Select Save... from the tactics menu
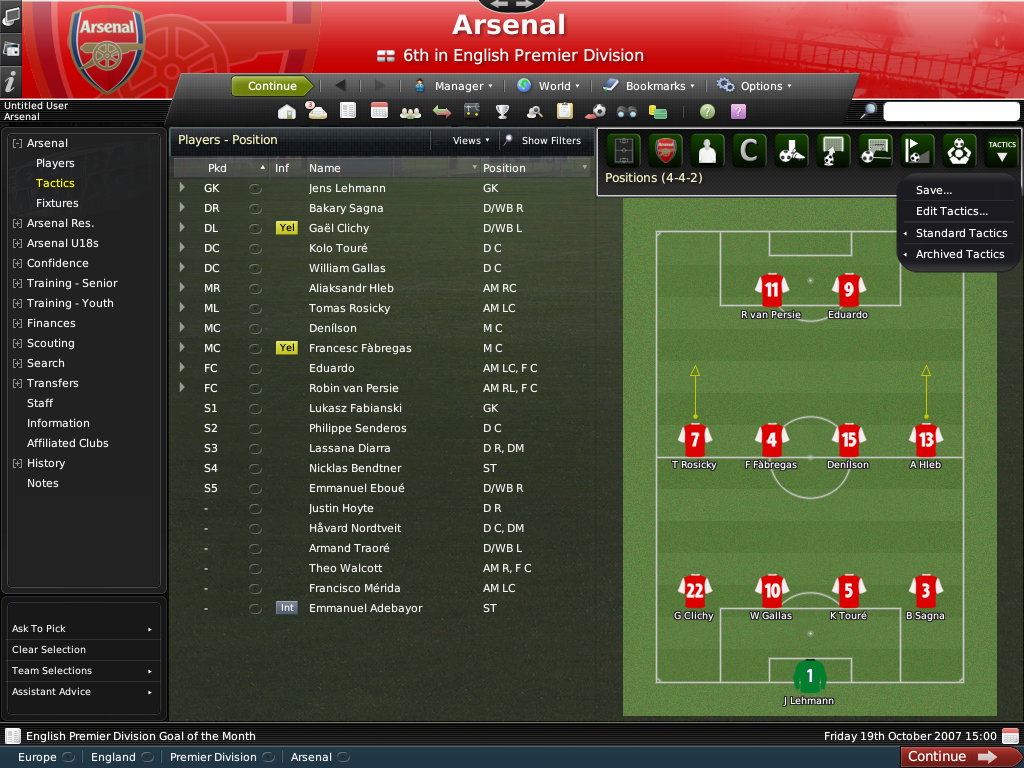 coord(934,190)
